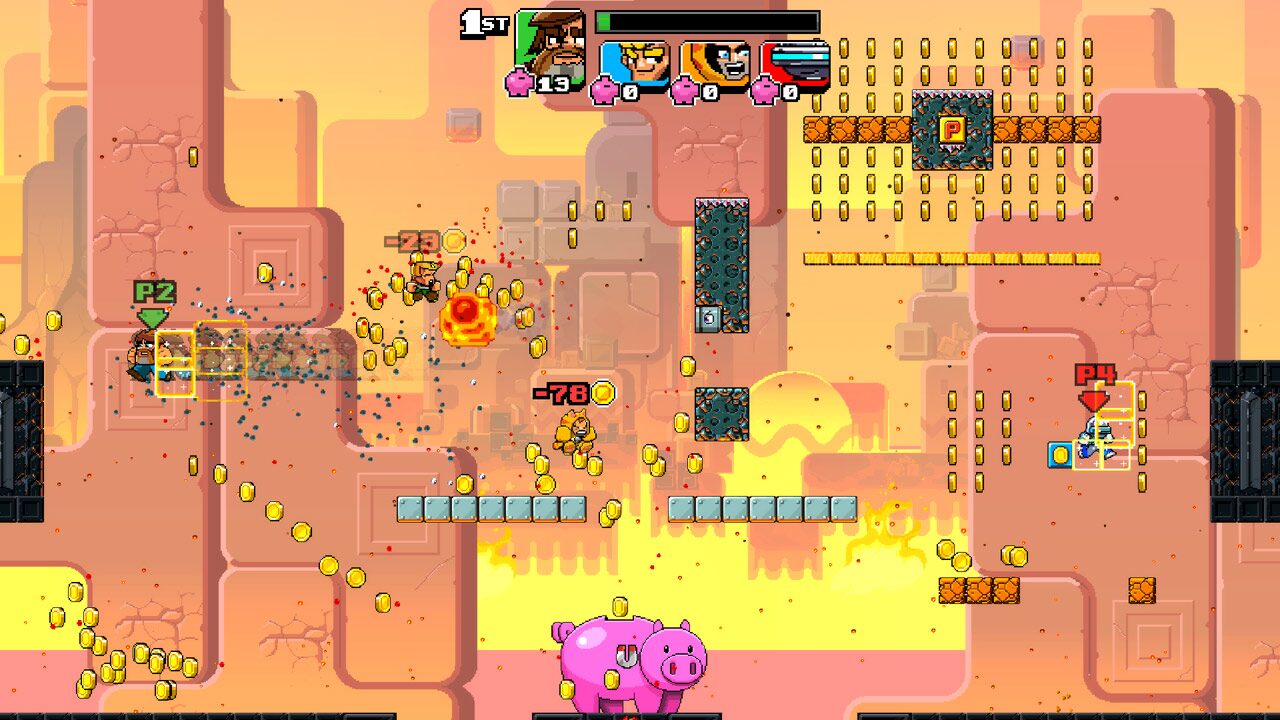Click the piggy counter under the blue portrait

coord(606,92)
